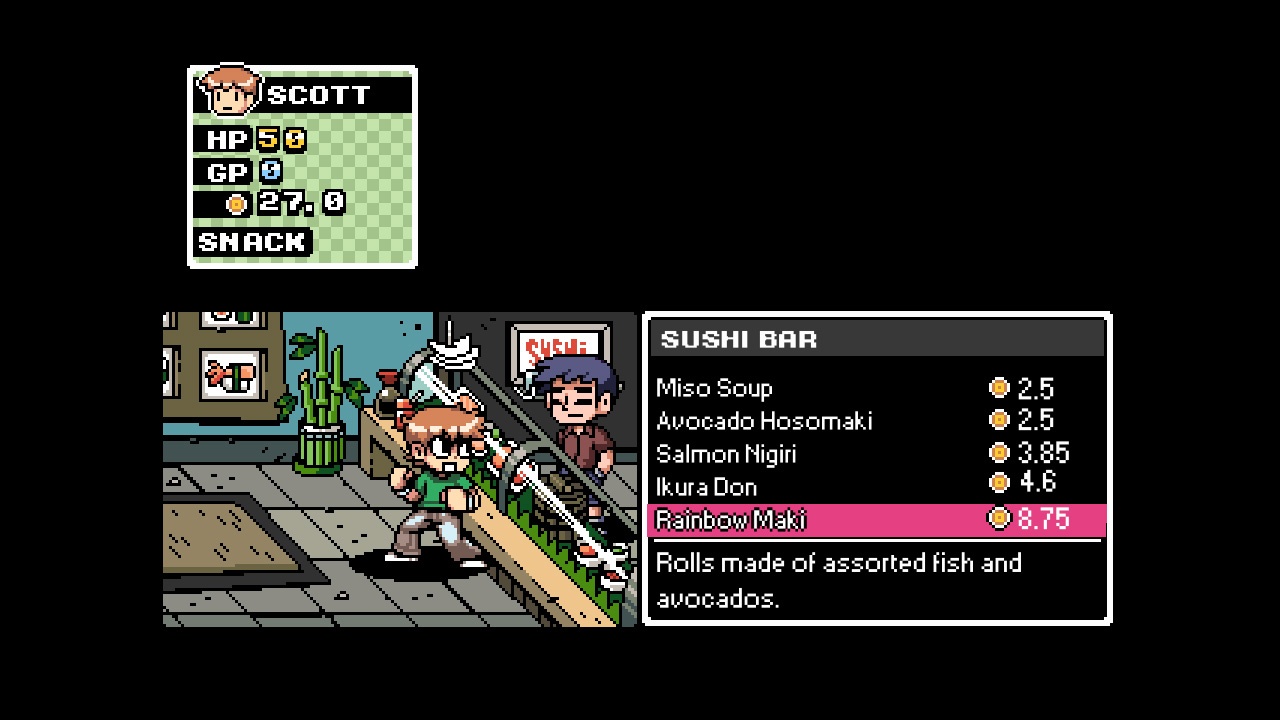The image size is (1280, 720).
Task: Click Scott's yellow HP value of 50
Action: click(x=278, y=138)
